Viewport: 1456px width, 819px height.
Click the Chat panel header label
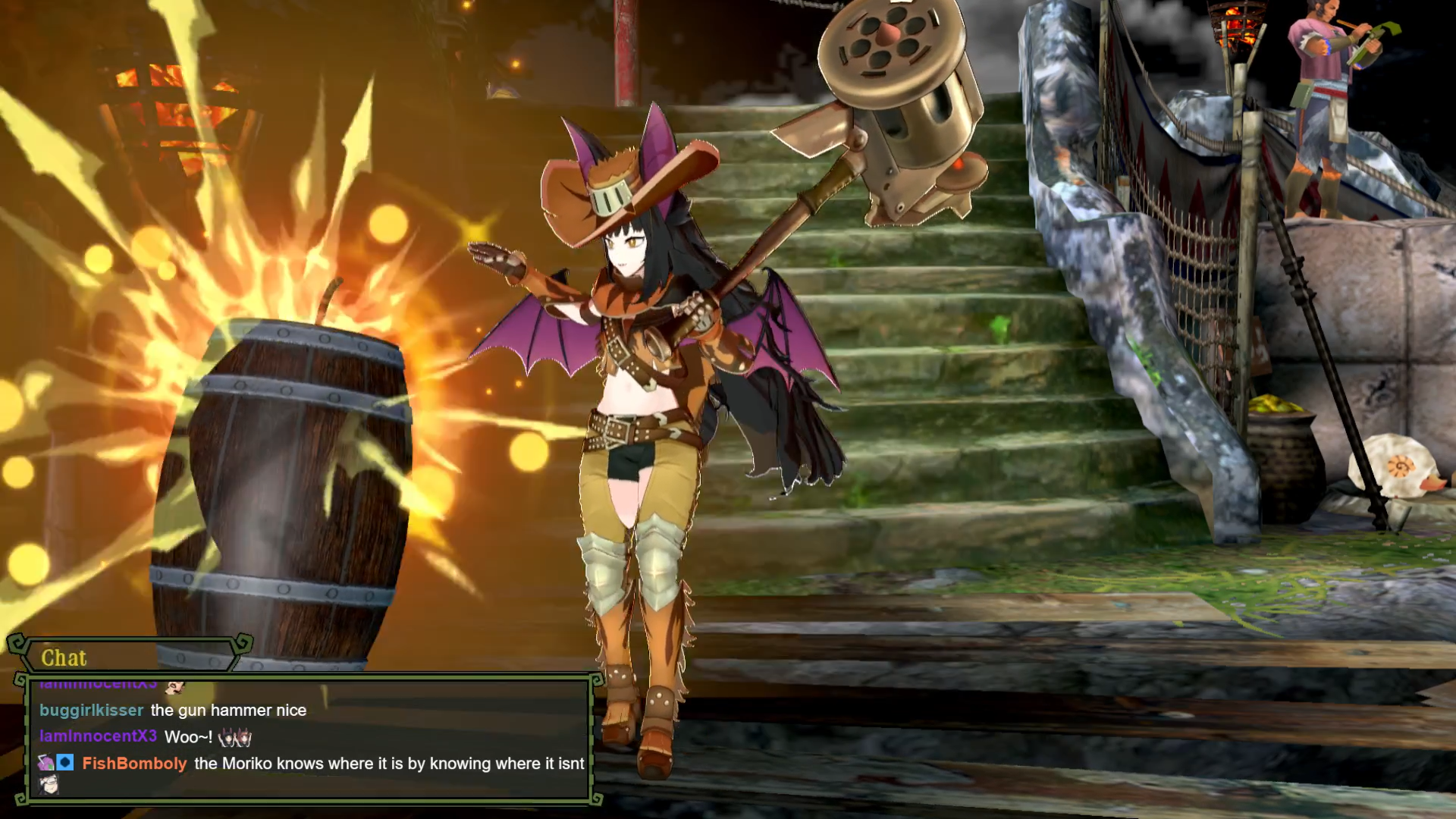[x=64, y=657]
